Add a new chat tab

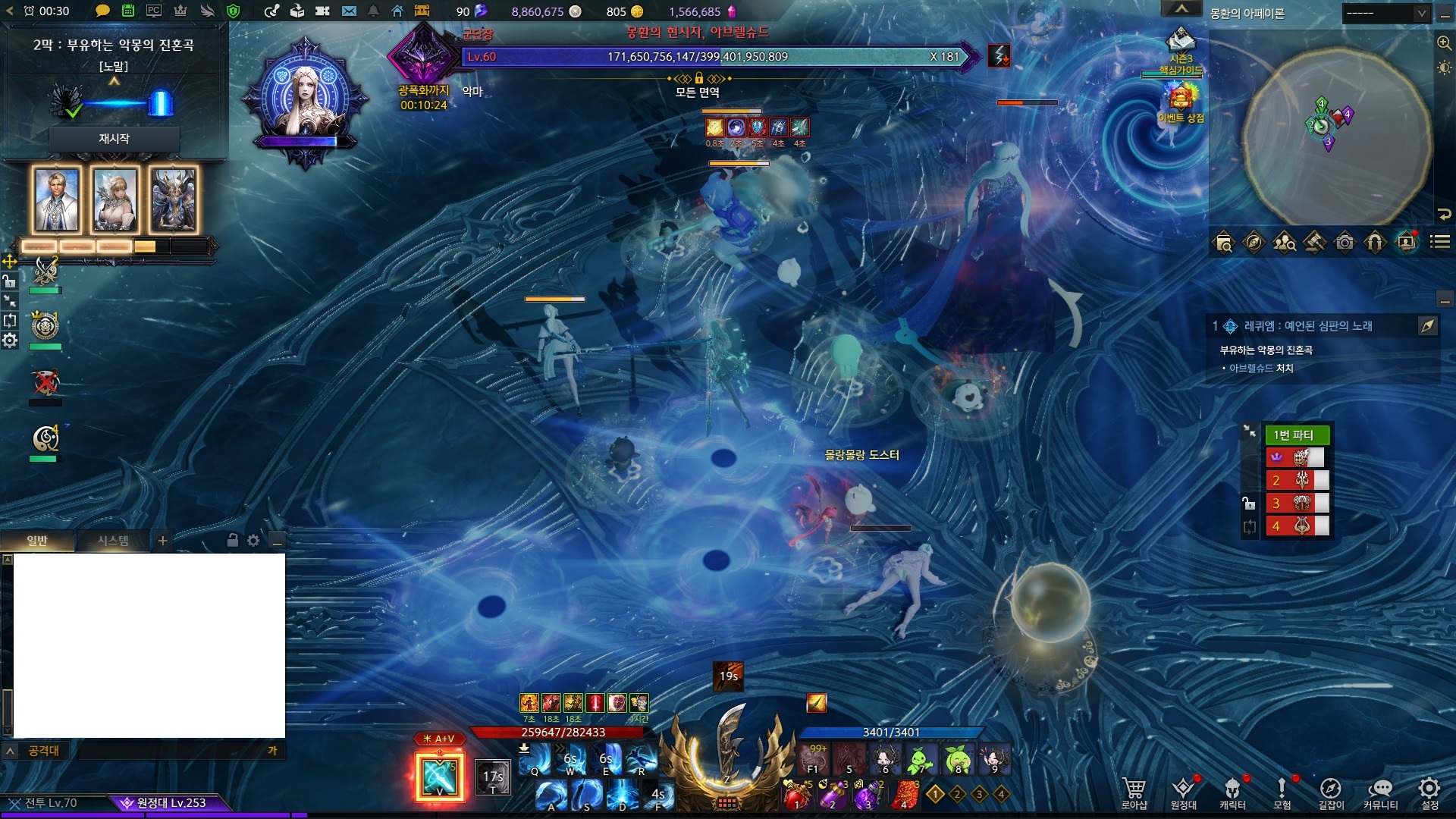pos(162,541)
